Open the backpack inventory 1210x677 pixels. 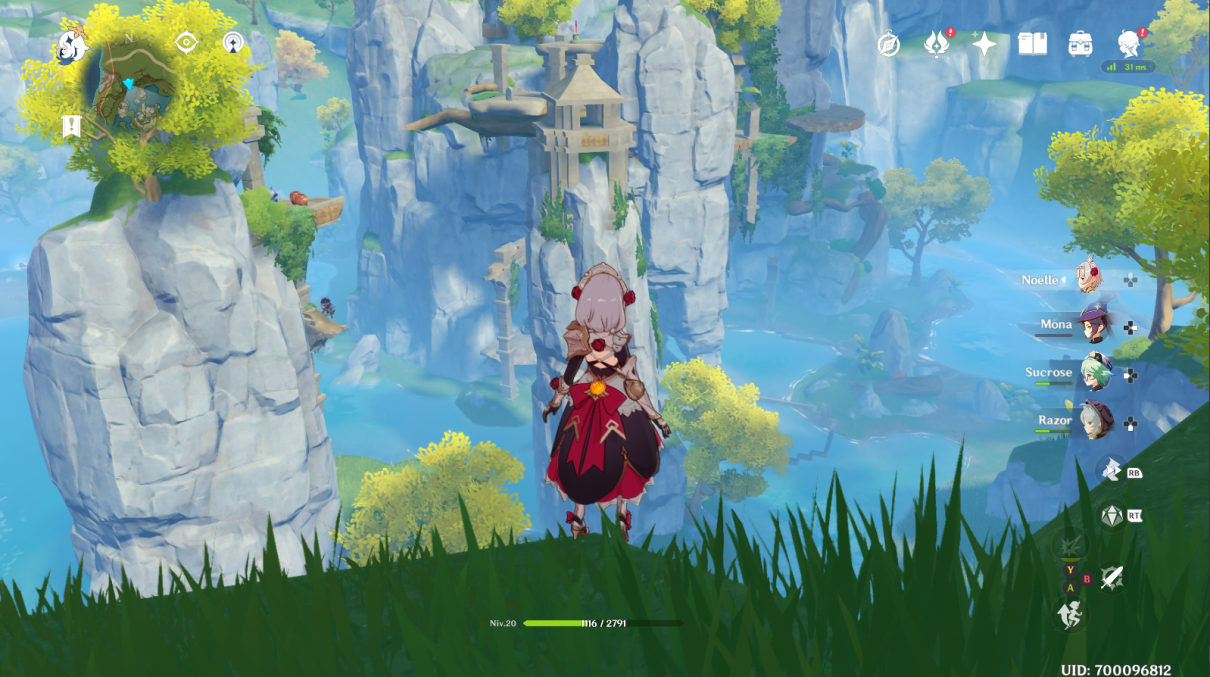tap(1080, 44)
